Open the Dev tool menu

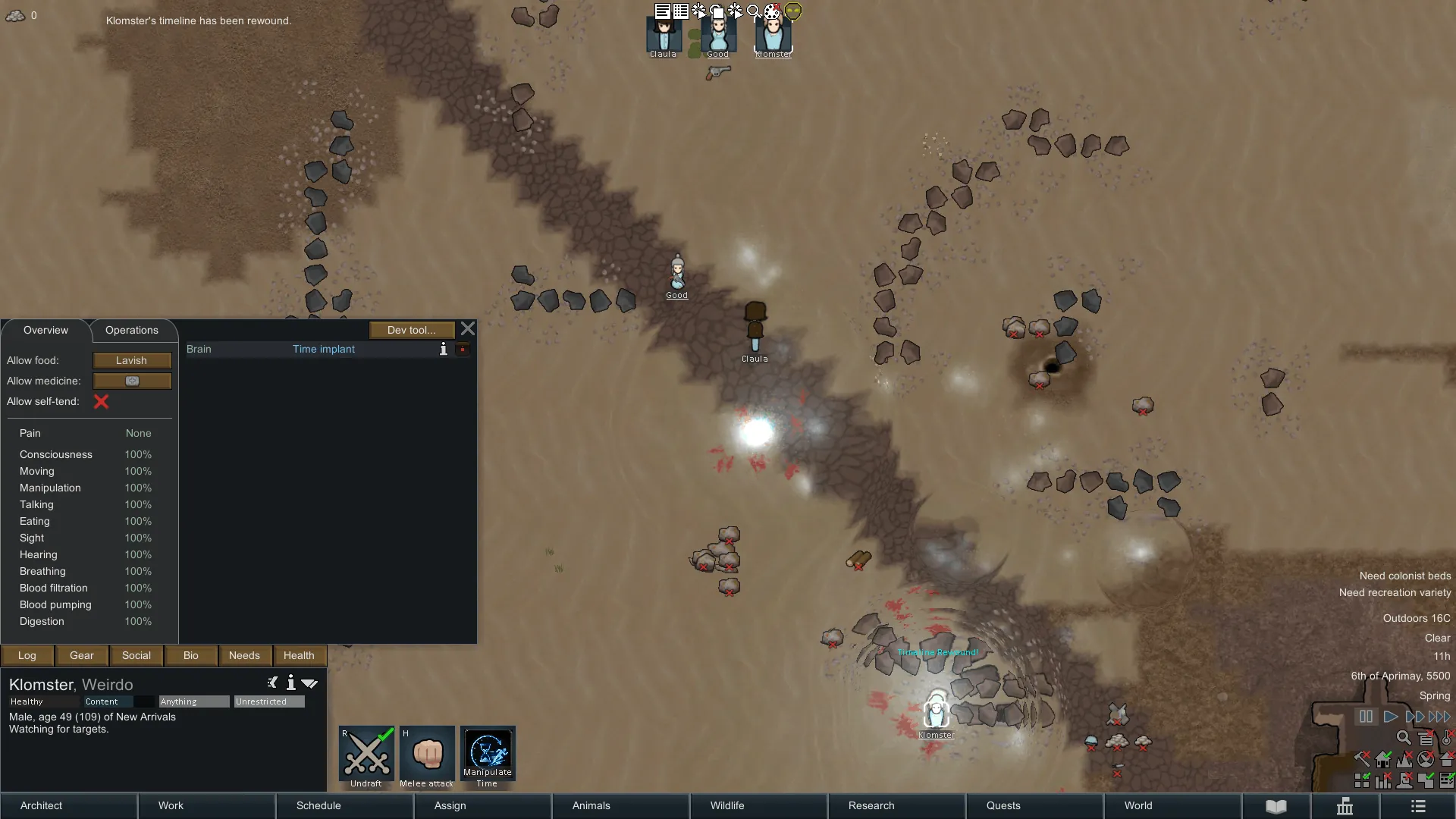pyautogui.click(x=411, y=330)
